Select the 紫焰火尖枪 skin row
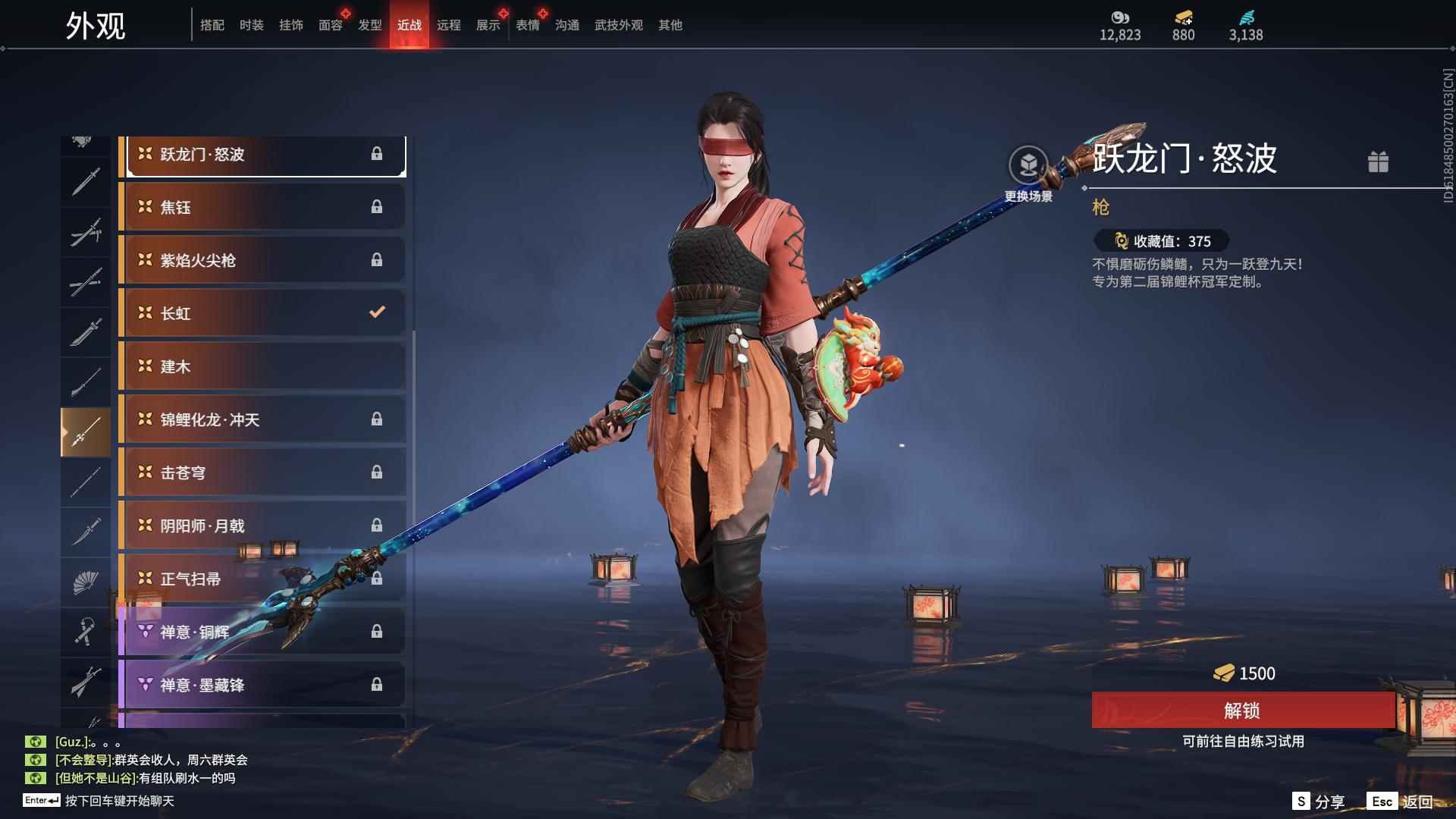The width and height of the screenshot is (1456, 819). [x=262, y=260]
